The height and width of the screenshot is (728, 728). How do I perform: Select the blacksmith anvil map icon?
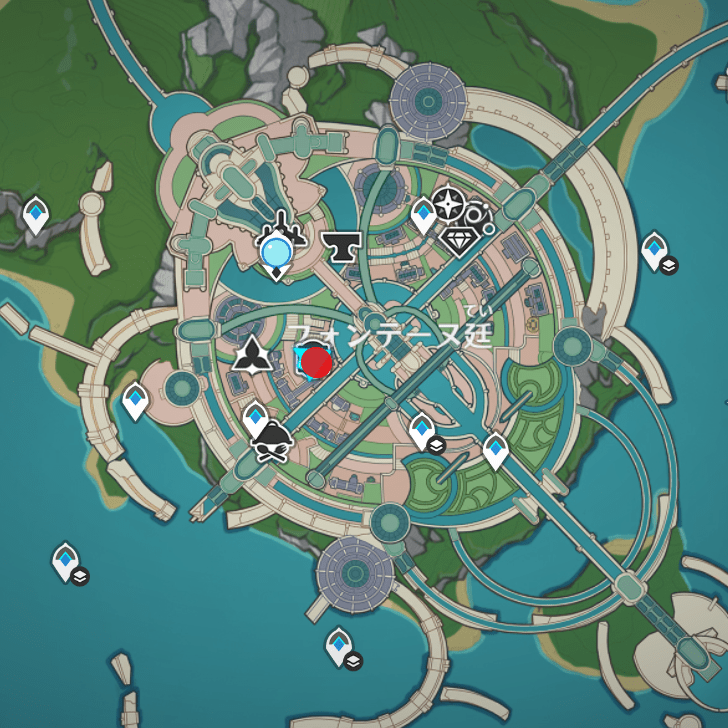click(343, 246)
